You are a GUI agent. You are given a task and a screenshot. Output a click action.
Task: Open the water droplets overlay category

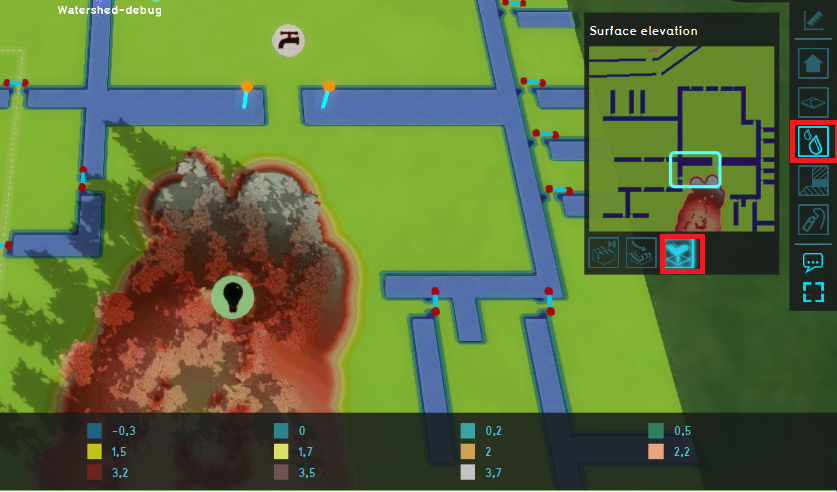(x=814, y=142)
